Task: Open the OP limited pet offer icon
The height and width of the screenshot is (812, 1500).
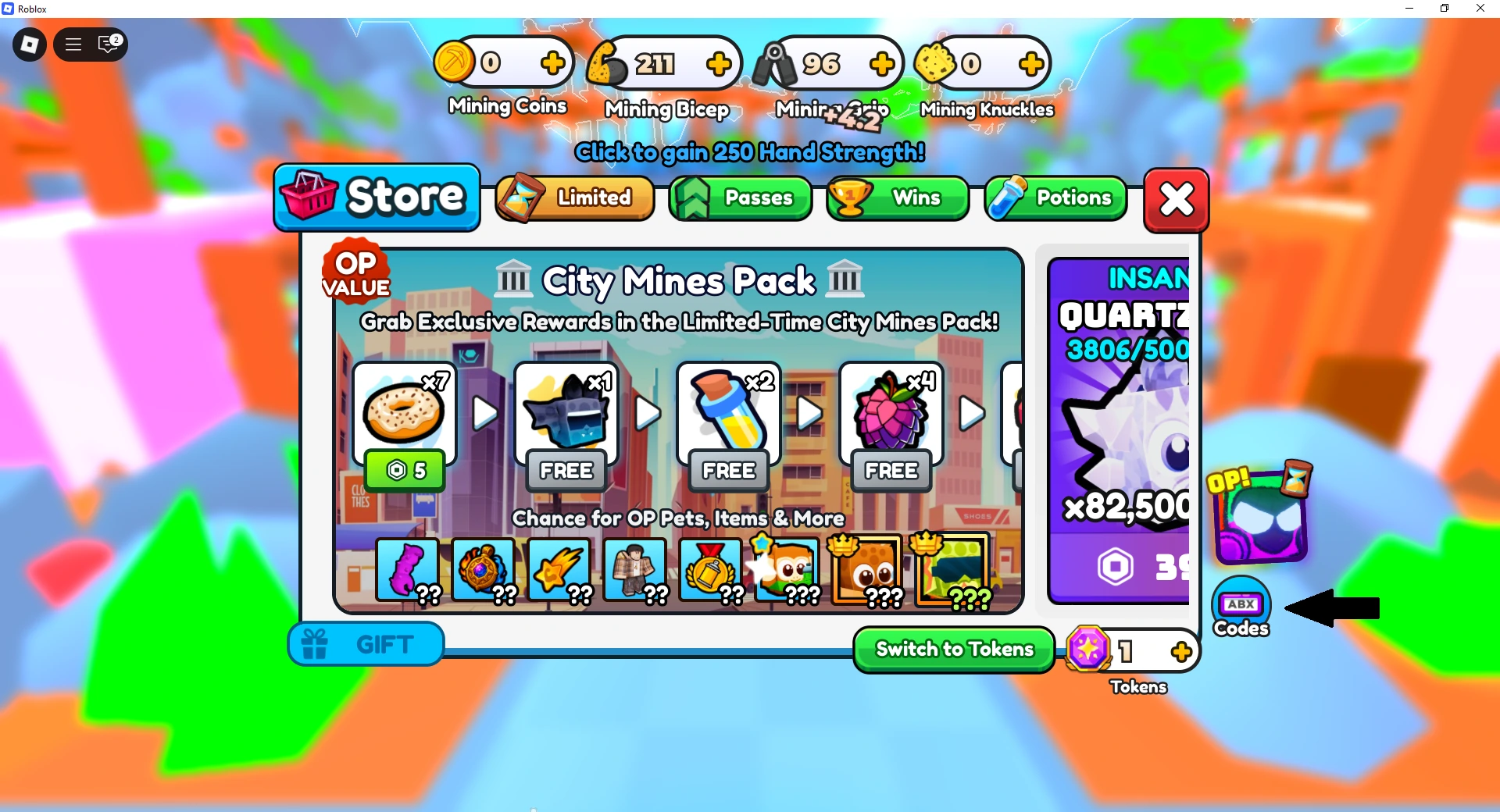Action: pyautogui.click(x=1259, y=514)
